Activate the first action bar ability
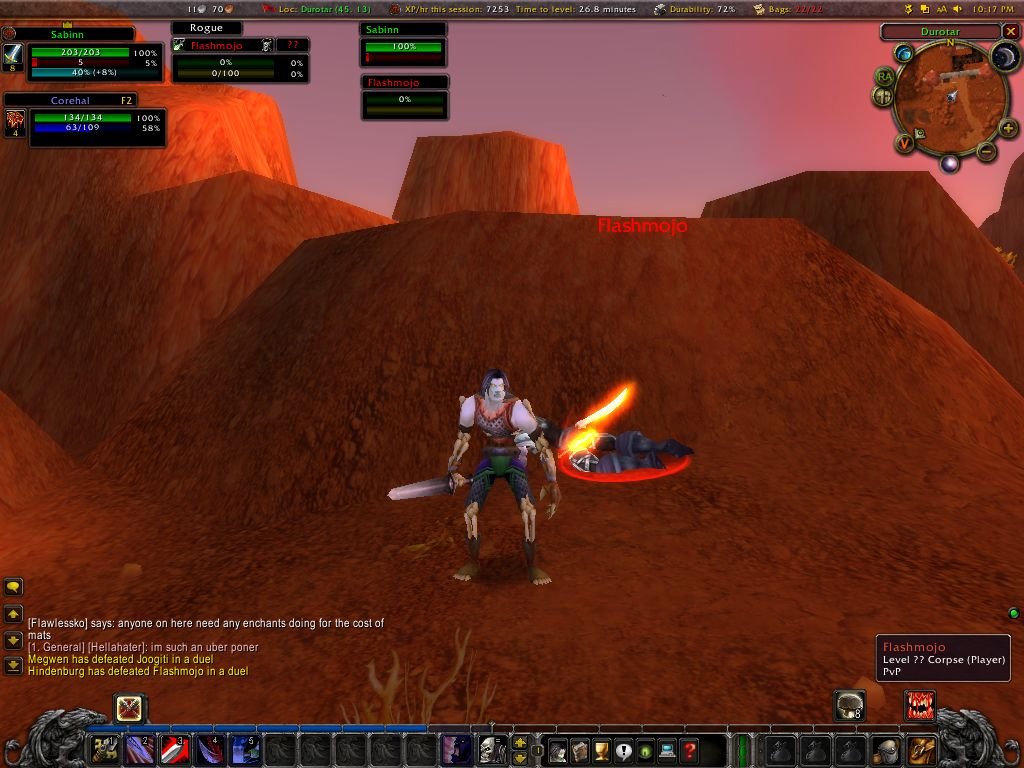Viewport: 1024px width, 768px height. (x=104, y=749)
